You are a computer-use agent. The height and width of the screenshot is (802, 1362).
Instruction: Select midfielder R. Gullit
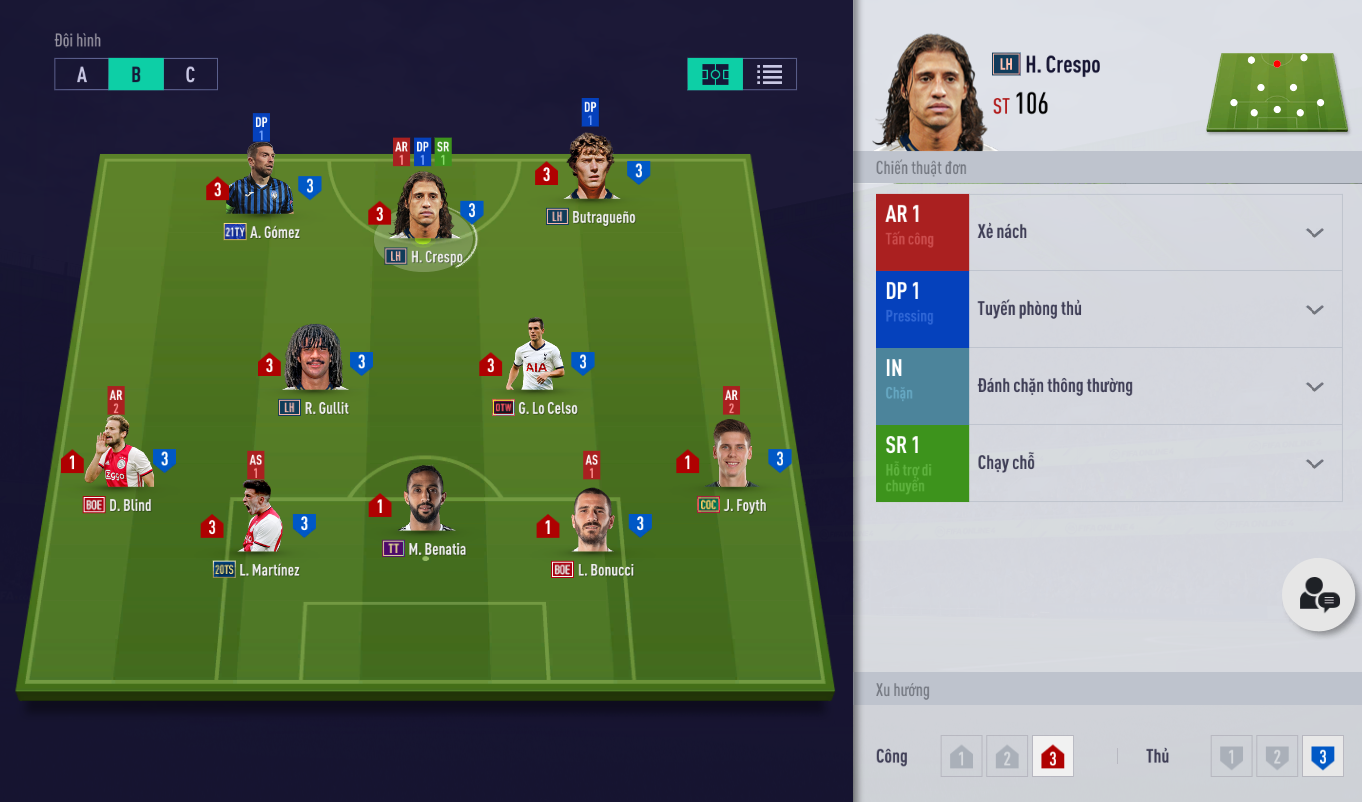(x=315, y=362)
